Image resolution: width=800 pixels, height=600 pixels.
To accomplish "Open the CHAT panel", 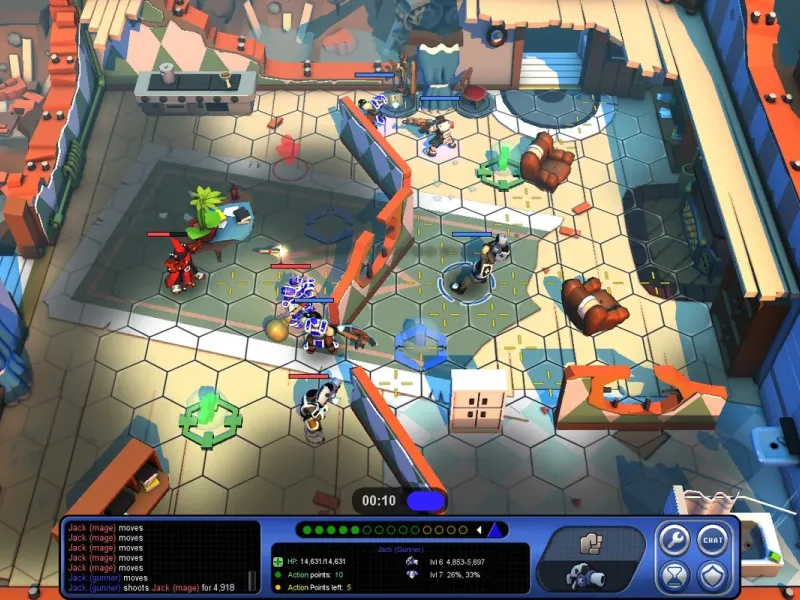I will click(x=711, y=540).
